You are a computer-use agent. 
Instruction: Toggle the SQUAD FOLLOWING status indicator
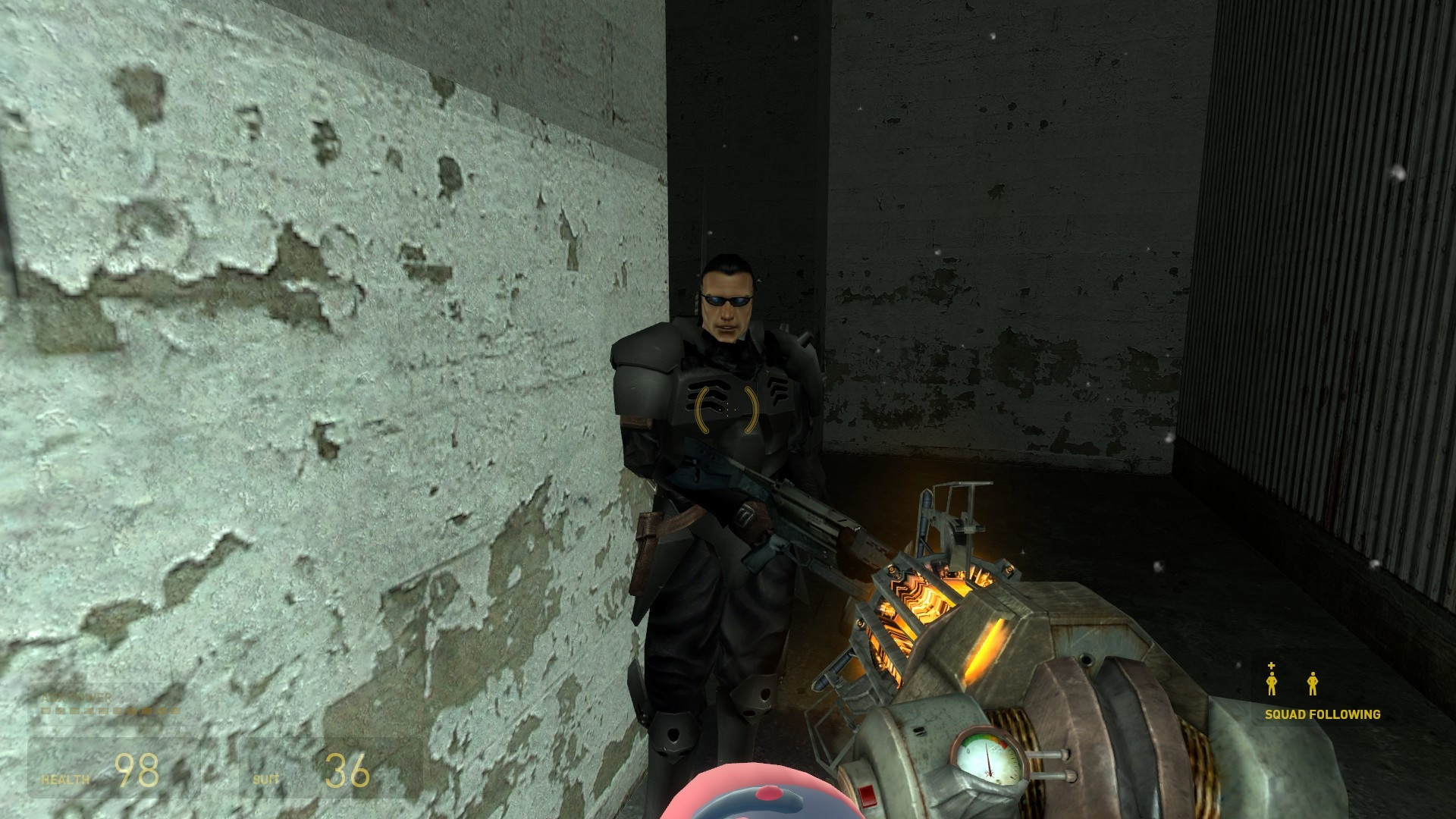[1323, 713]
